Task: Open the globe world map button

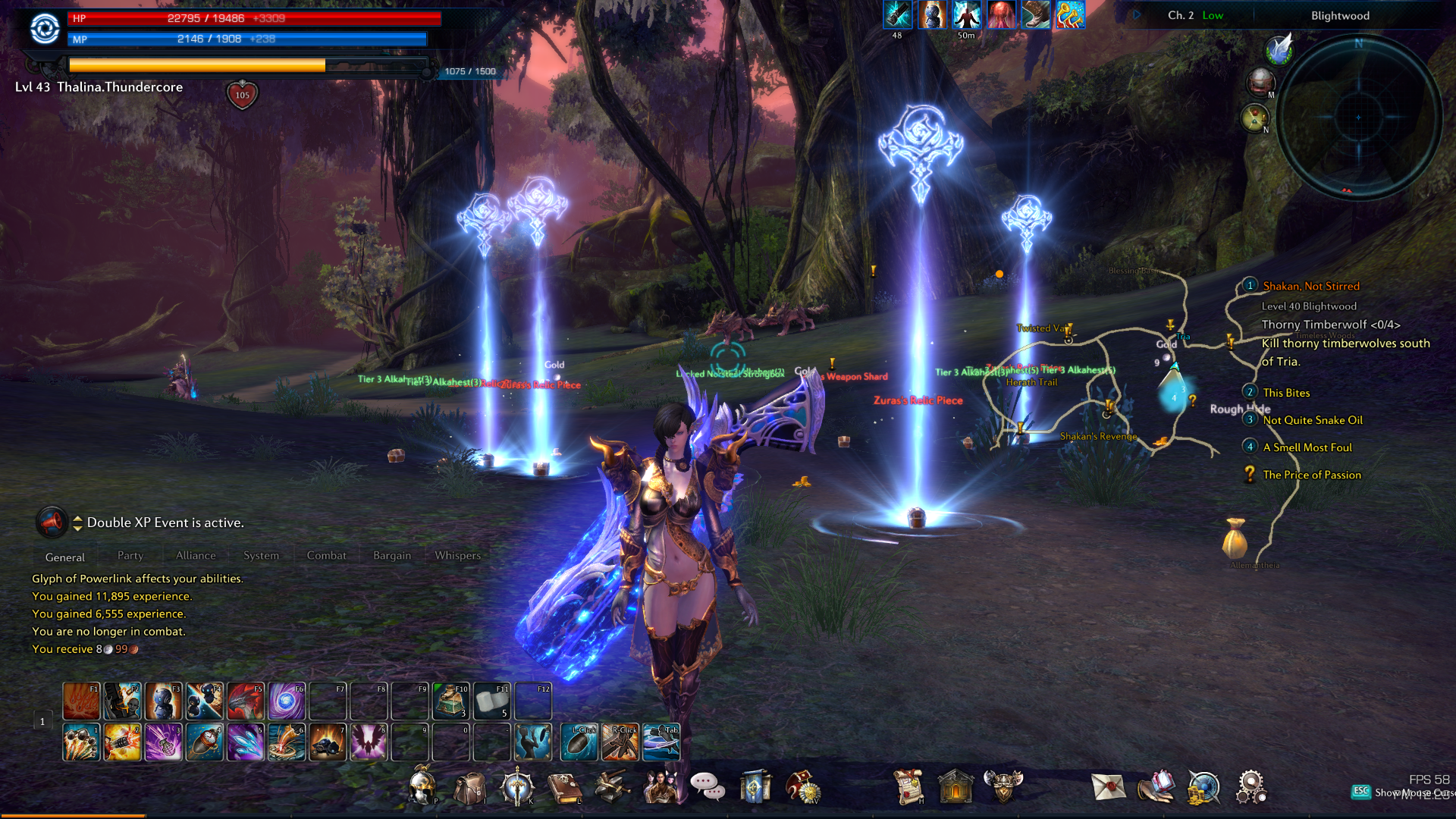Action: point(1203,786)
